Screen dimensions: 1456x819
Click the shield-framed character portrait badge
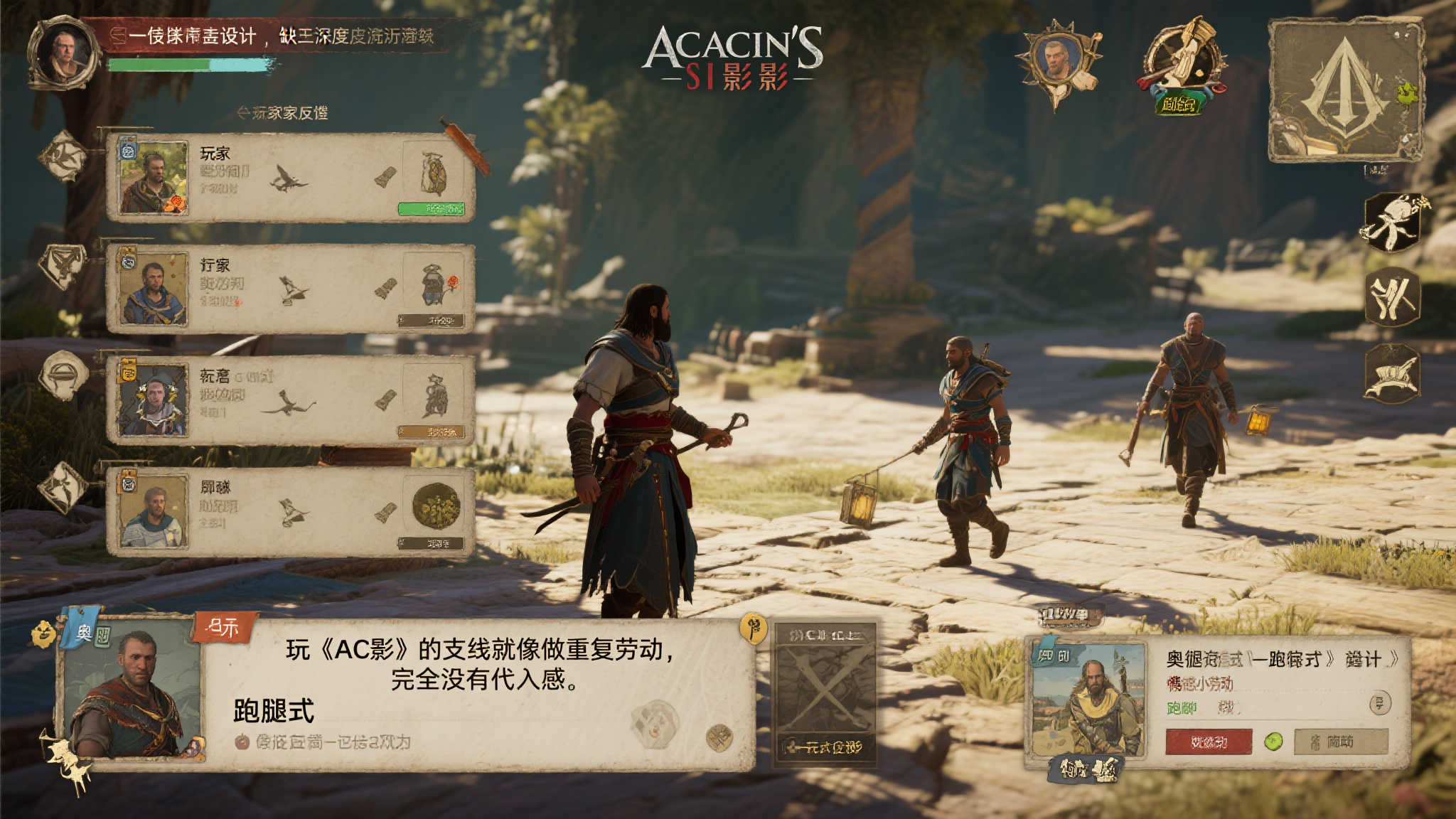(x=1059, y=61)
